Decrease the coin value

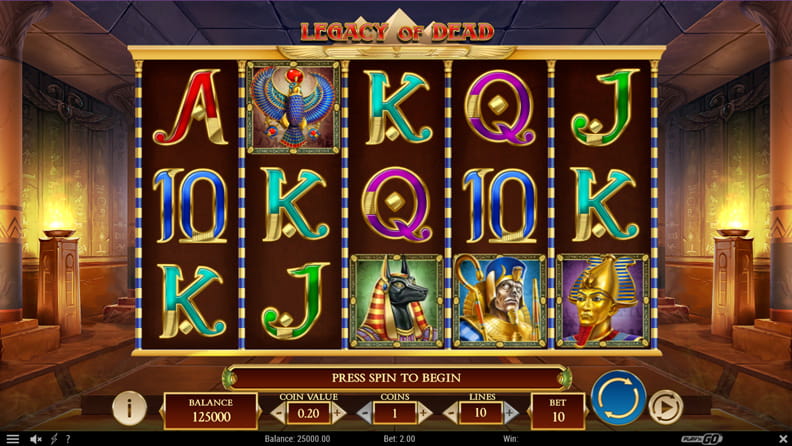(277, 412)
